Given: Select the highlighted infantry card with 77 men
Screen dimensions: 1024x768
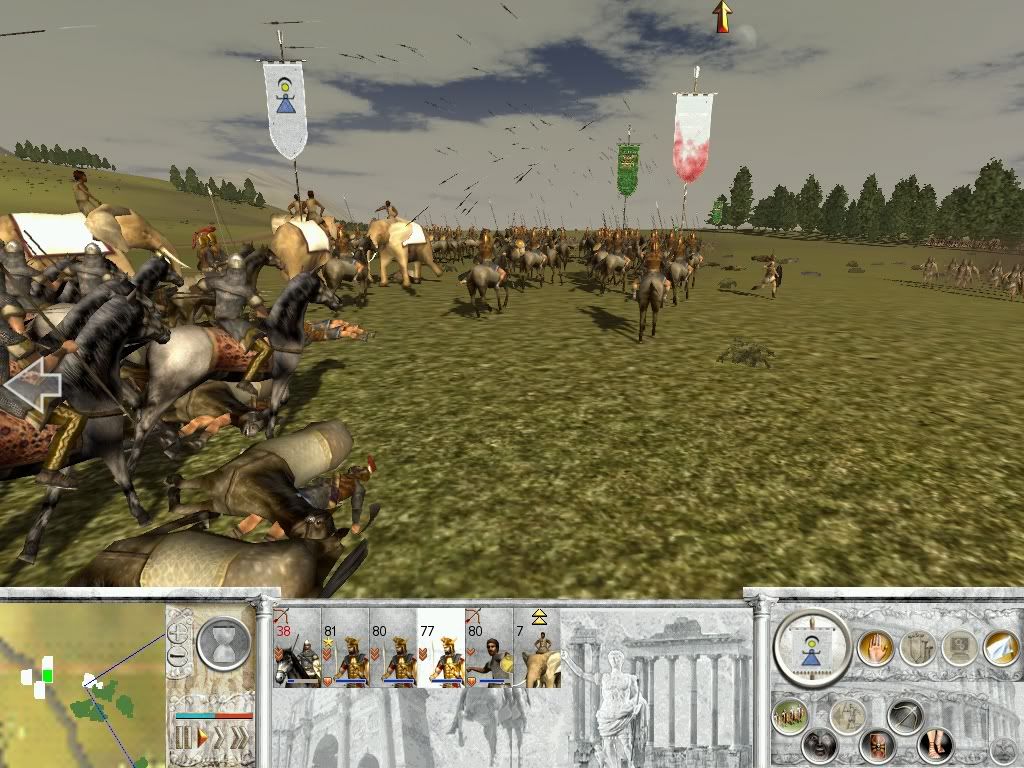Looking at the screenshot, I should tap(441, 648).
